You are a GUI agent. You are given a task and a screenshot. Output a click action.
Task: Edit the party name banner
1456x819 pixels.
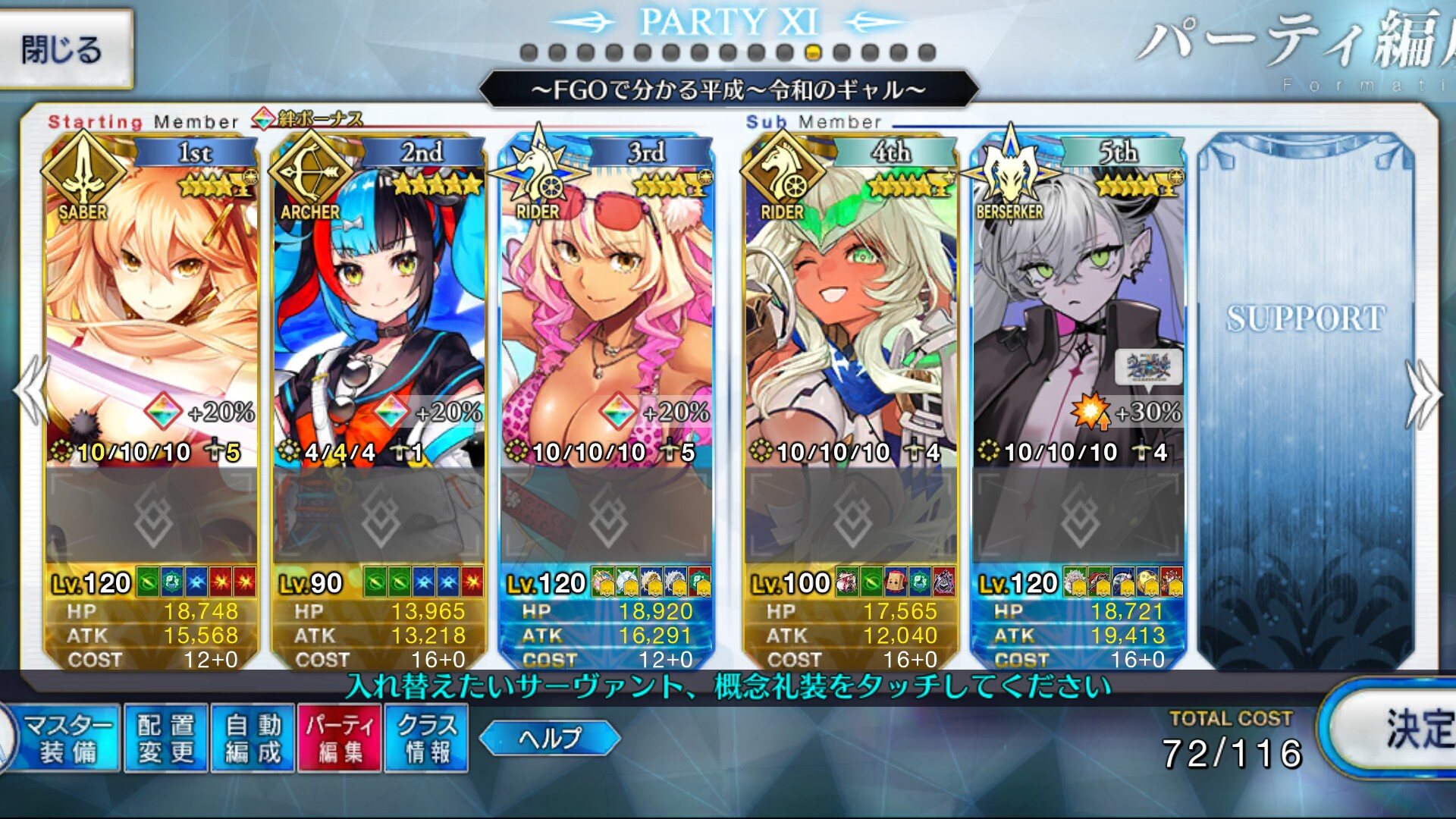coord(728,89)
